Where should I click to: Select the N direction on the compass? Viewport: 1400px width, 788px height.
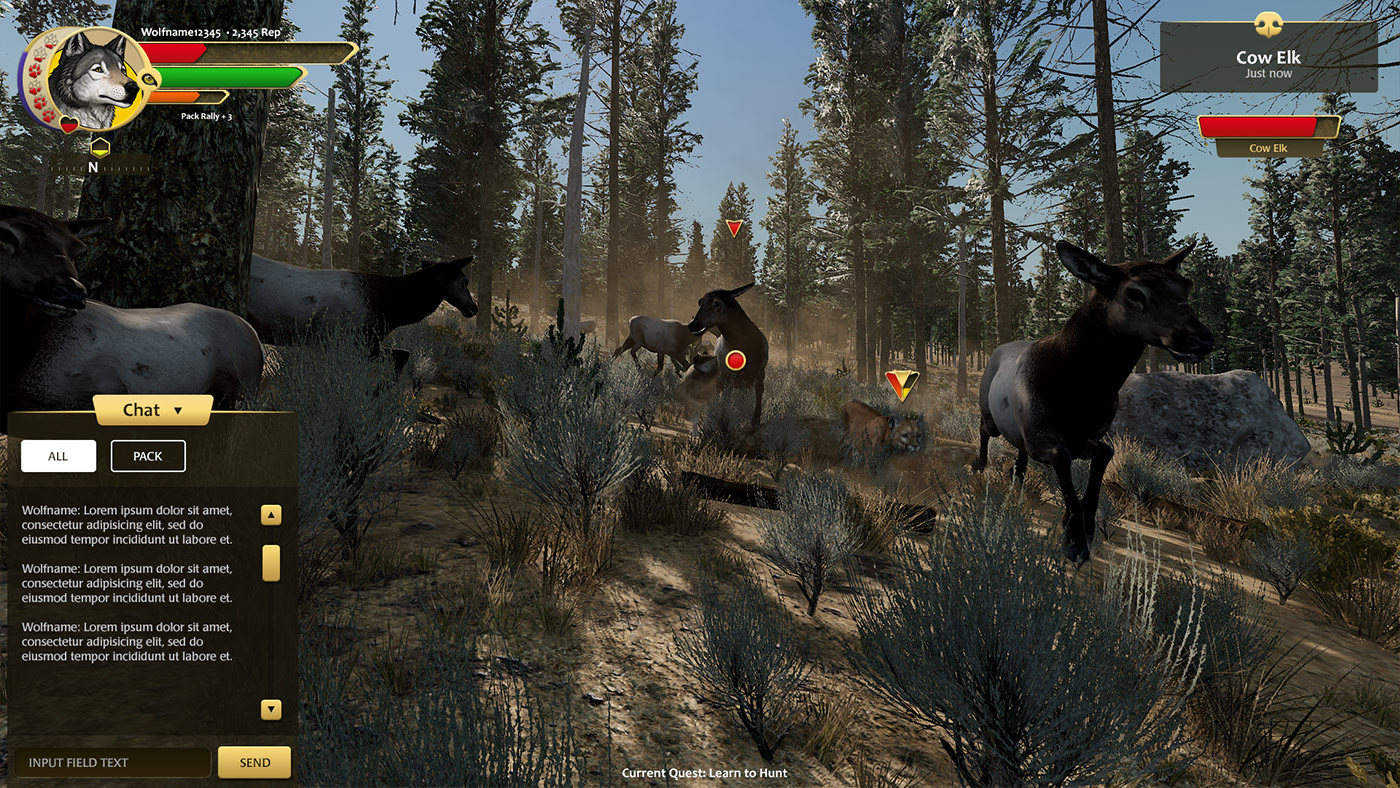point(93,168)
